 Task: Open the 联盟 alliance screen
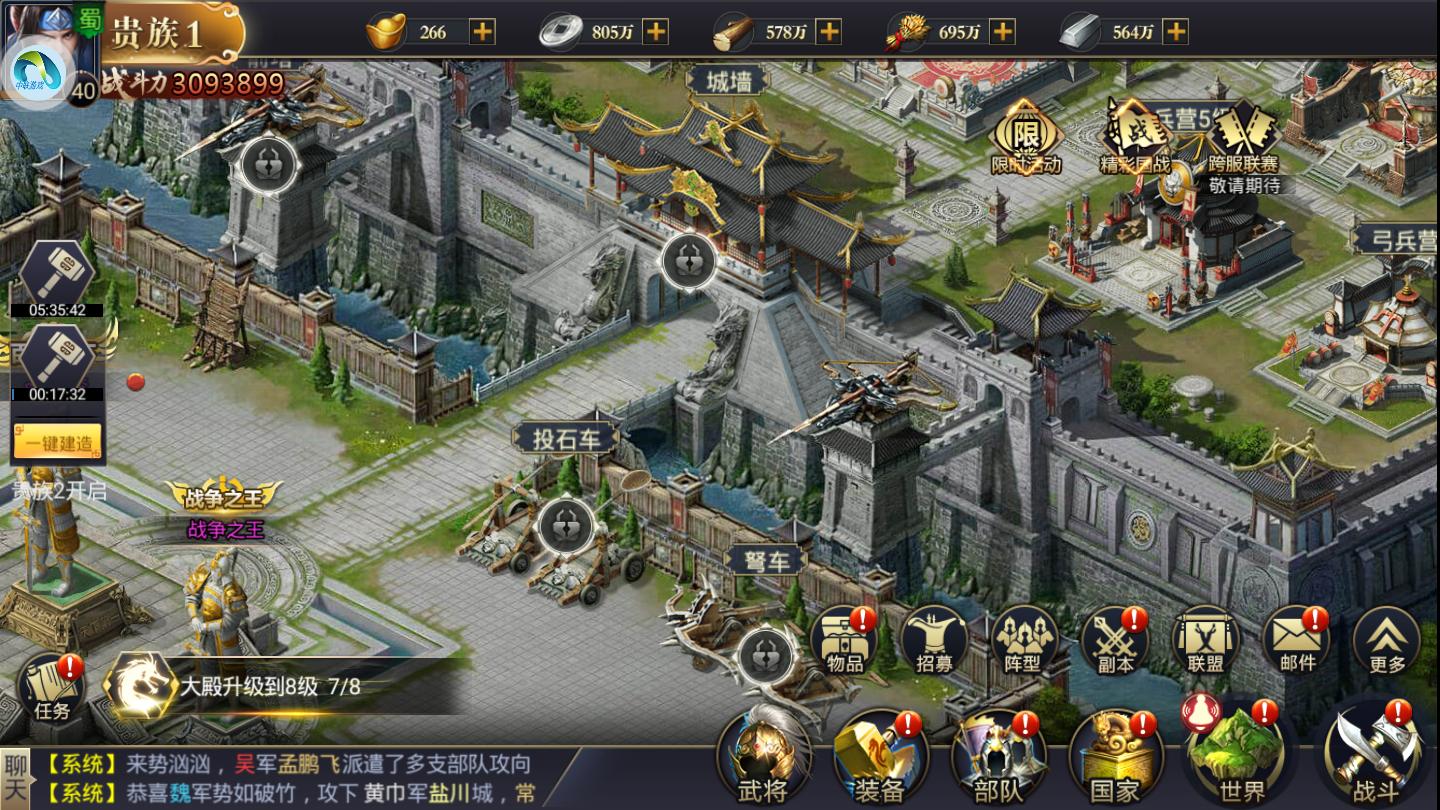click(x=1205, y=640)
